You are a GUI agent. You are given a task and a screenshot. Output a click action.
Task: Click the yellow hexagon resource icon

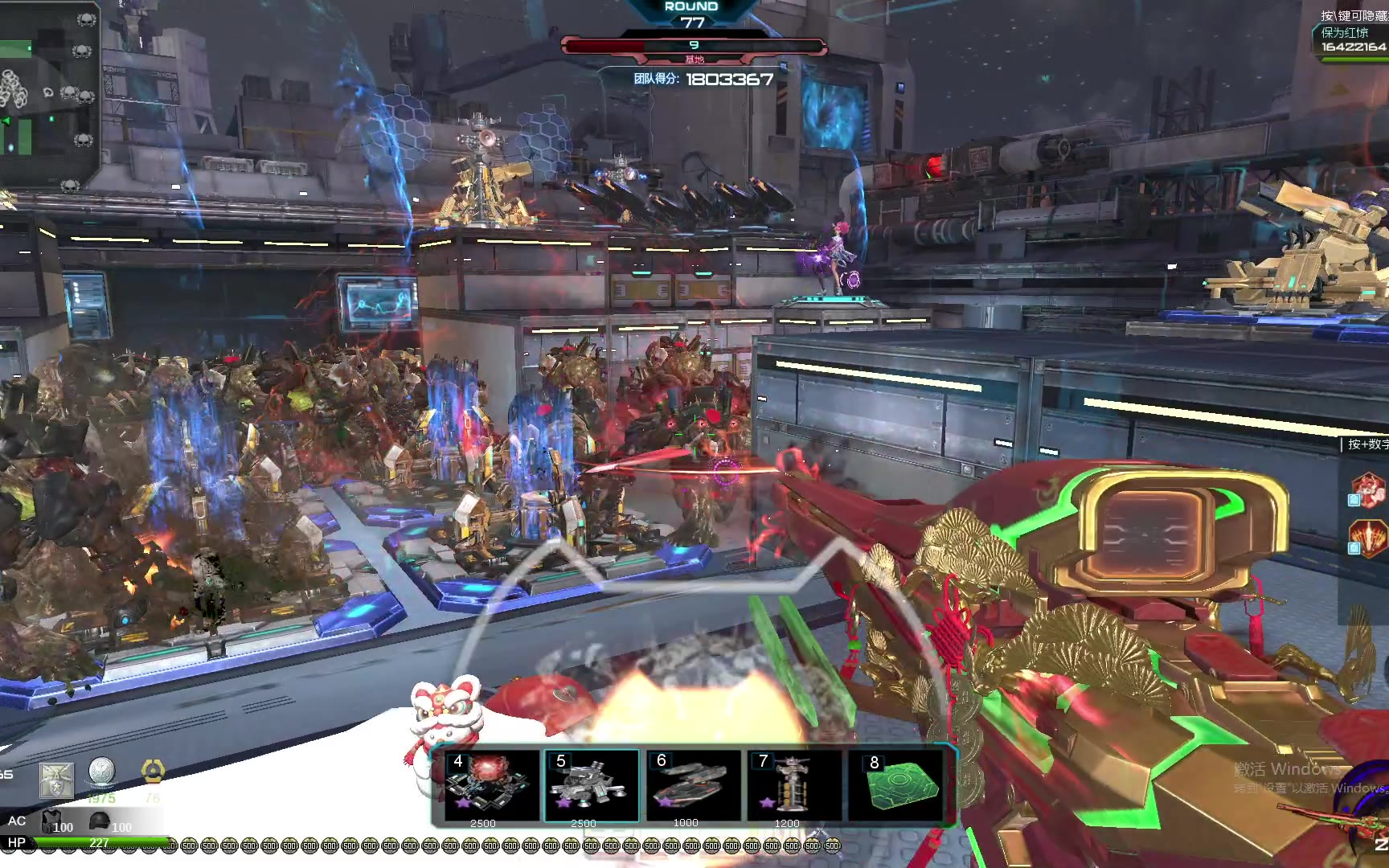(x=153, y=772)
